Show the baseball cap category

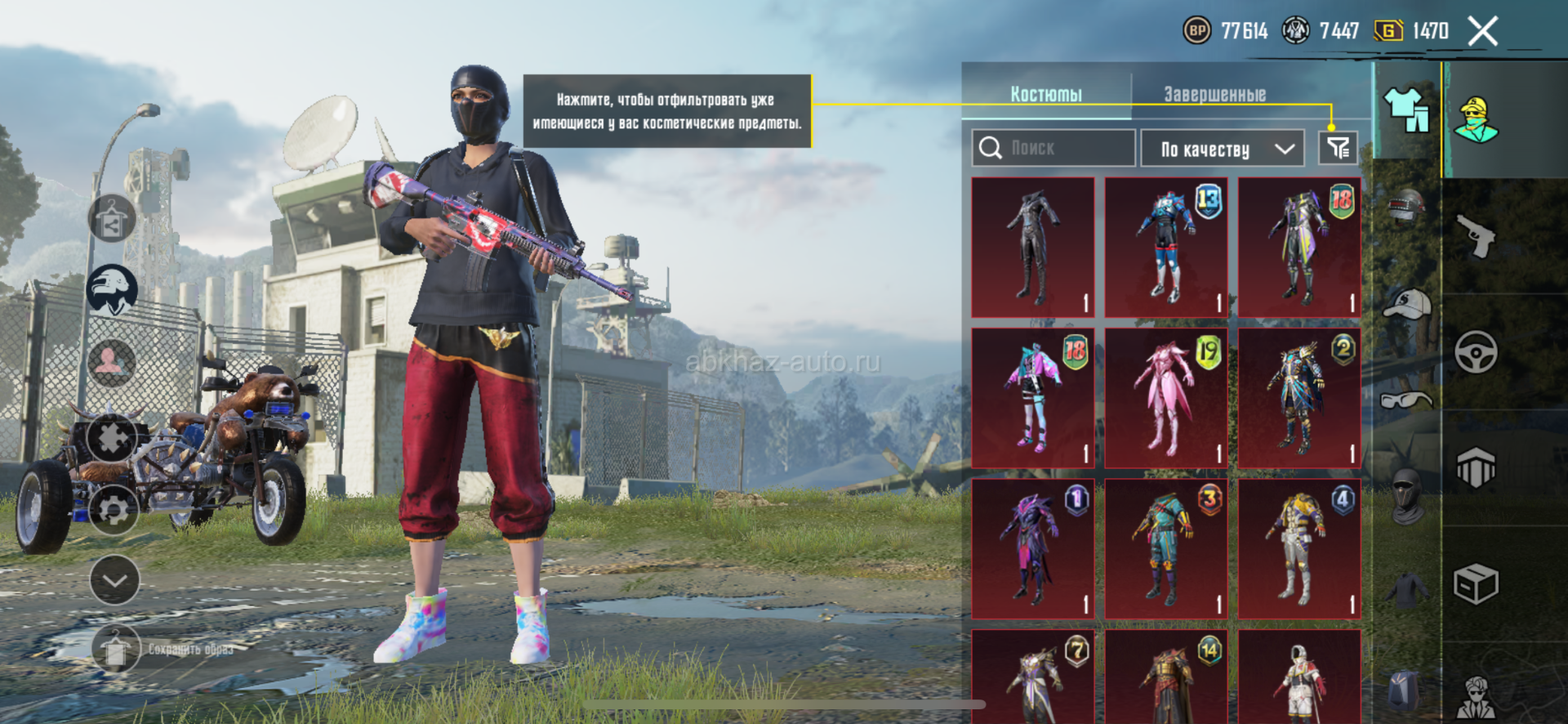[1407, 304]
